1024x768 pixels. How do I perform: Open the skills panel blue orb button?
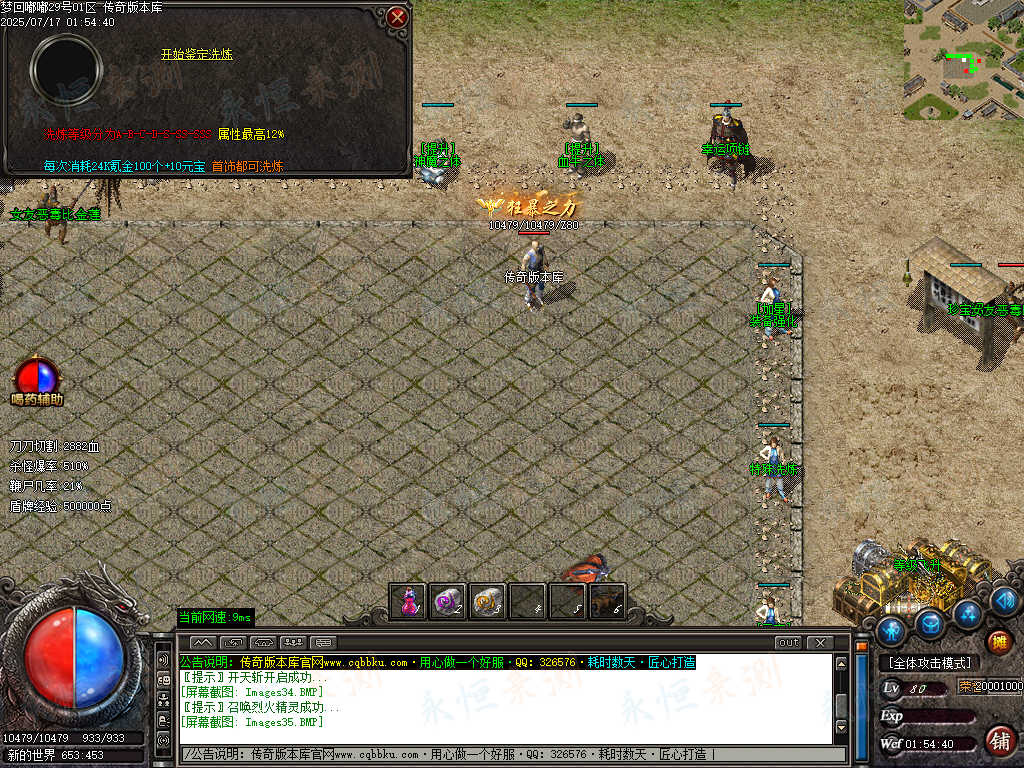(x=968, y=612)
